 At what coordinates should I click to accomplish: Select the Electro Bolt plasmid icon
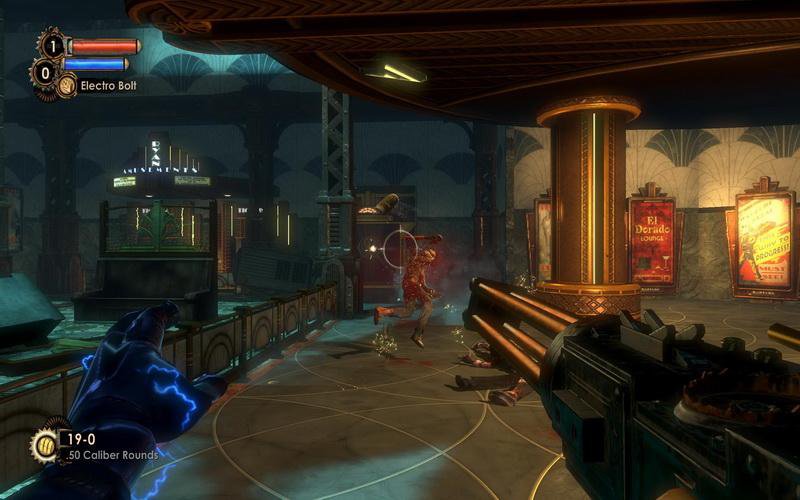(67, 85)
